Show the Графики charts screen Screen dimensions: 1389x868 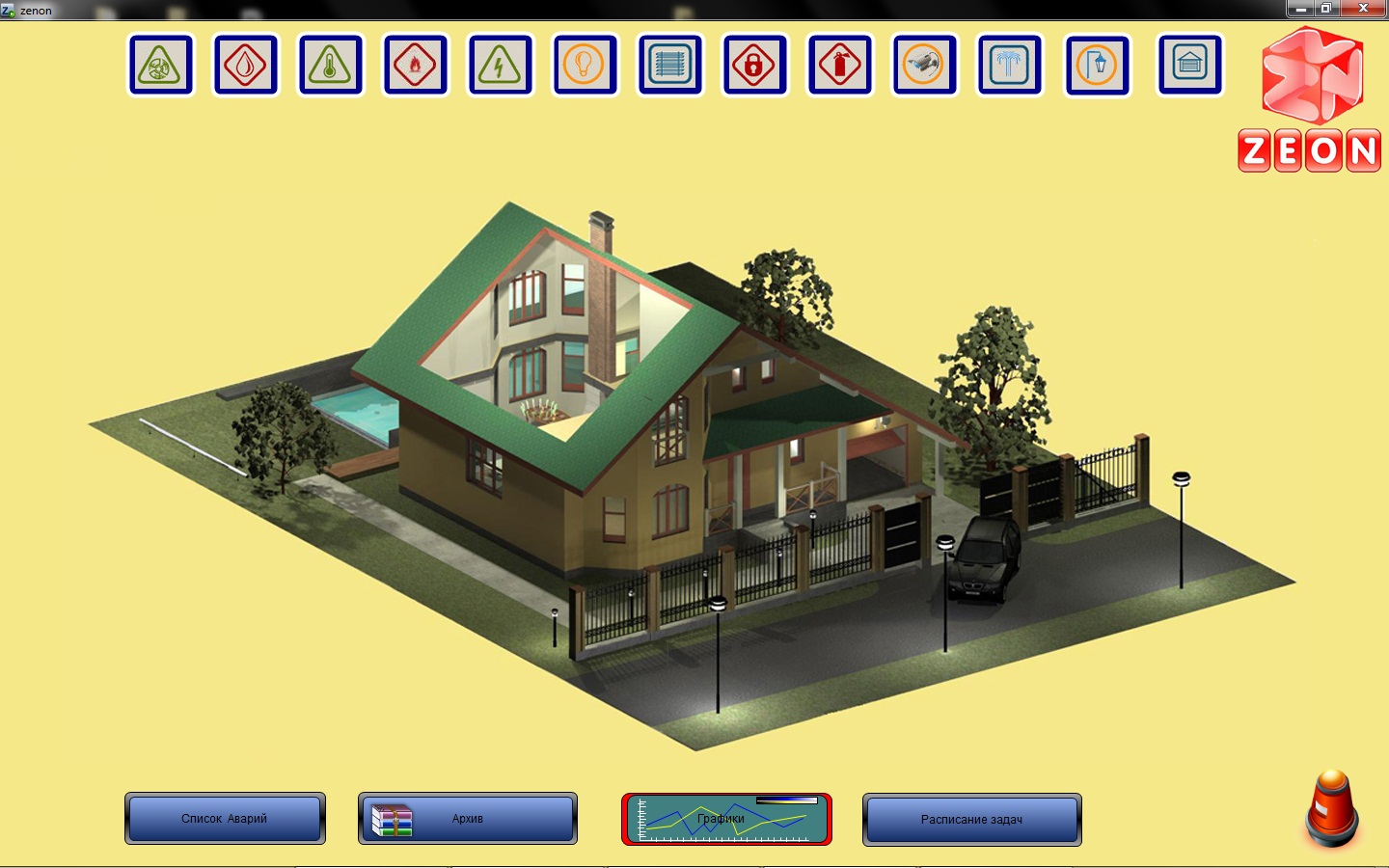pos(726,819)
